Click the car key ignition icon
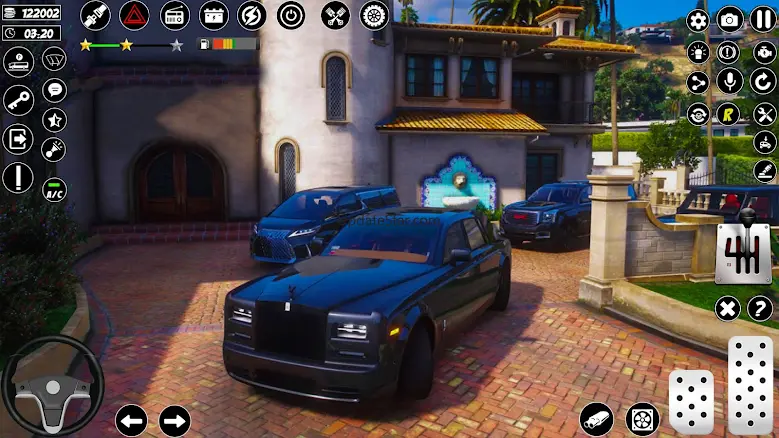This screenshot has height=438, width=779. [18, 99]
